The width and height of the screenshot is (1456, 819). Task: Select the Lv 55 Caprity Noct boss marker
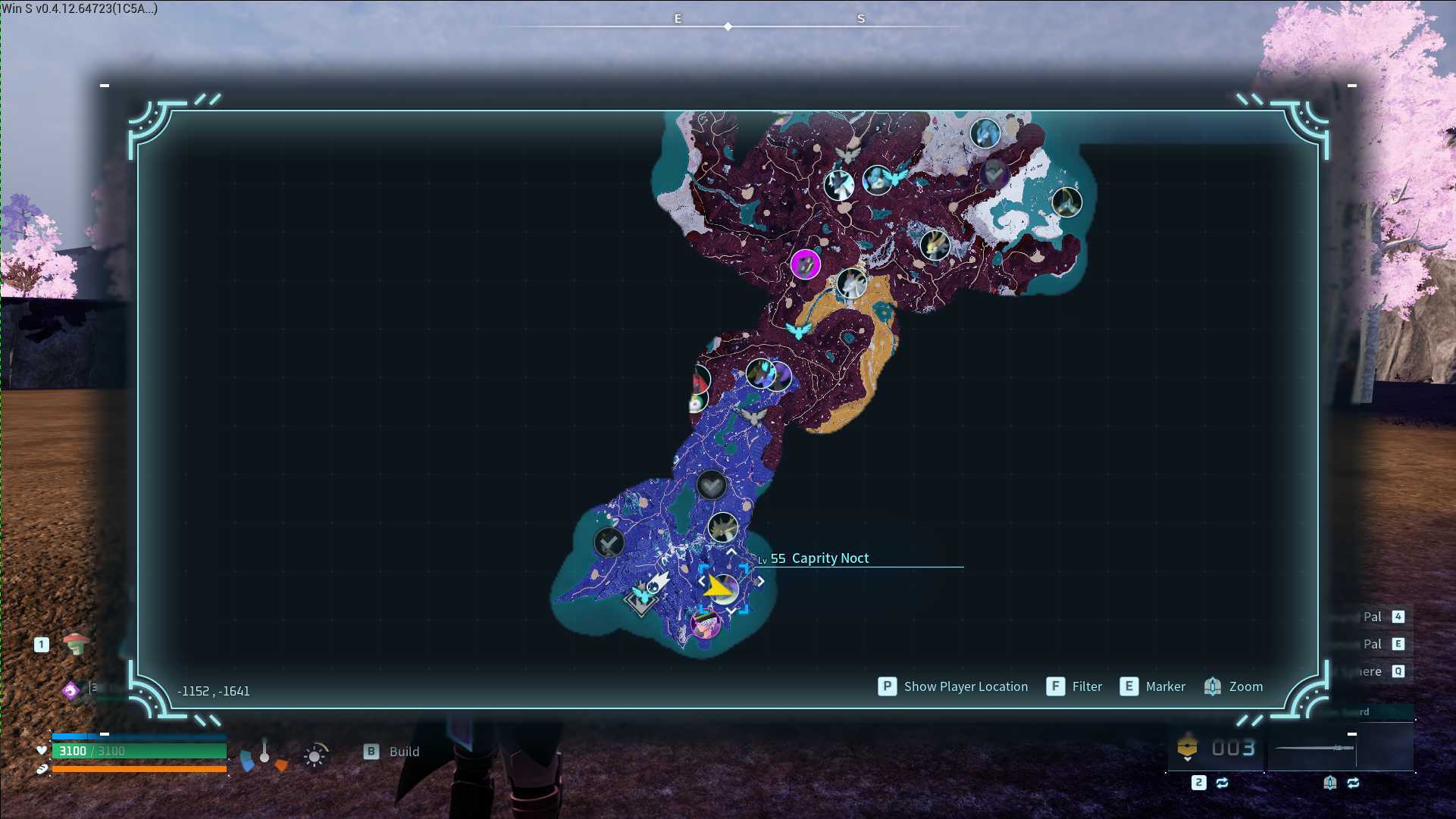(x=722, y=588)
